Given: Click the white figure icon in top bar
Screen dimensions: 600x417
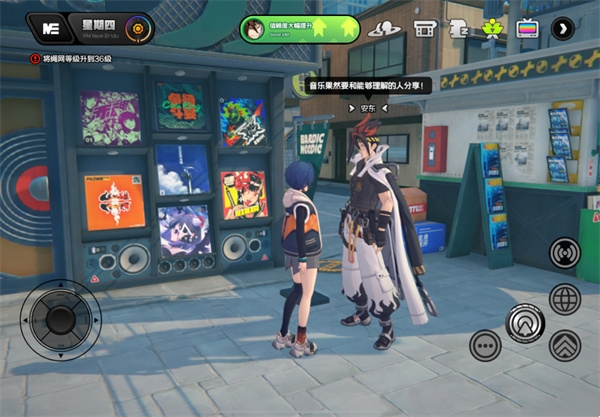Looking at the screenshot, I should coord(458,29).
